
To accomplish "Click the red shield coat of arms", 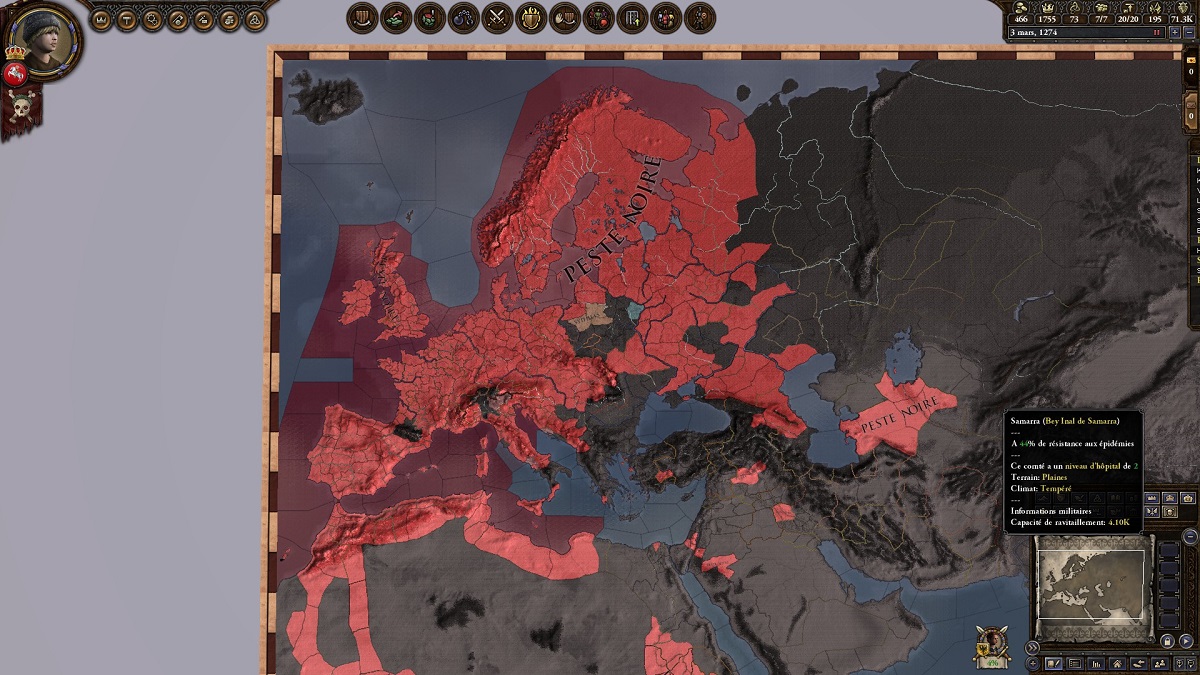I will pyautogui.click(x=15, y=73).
